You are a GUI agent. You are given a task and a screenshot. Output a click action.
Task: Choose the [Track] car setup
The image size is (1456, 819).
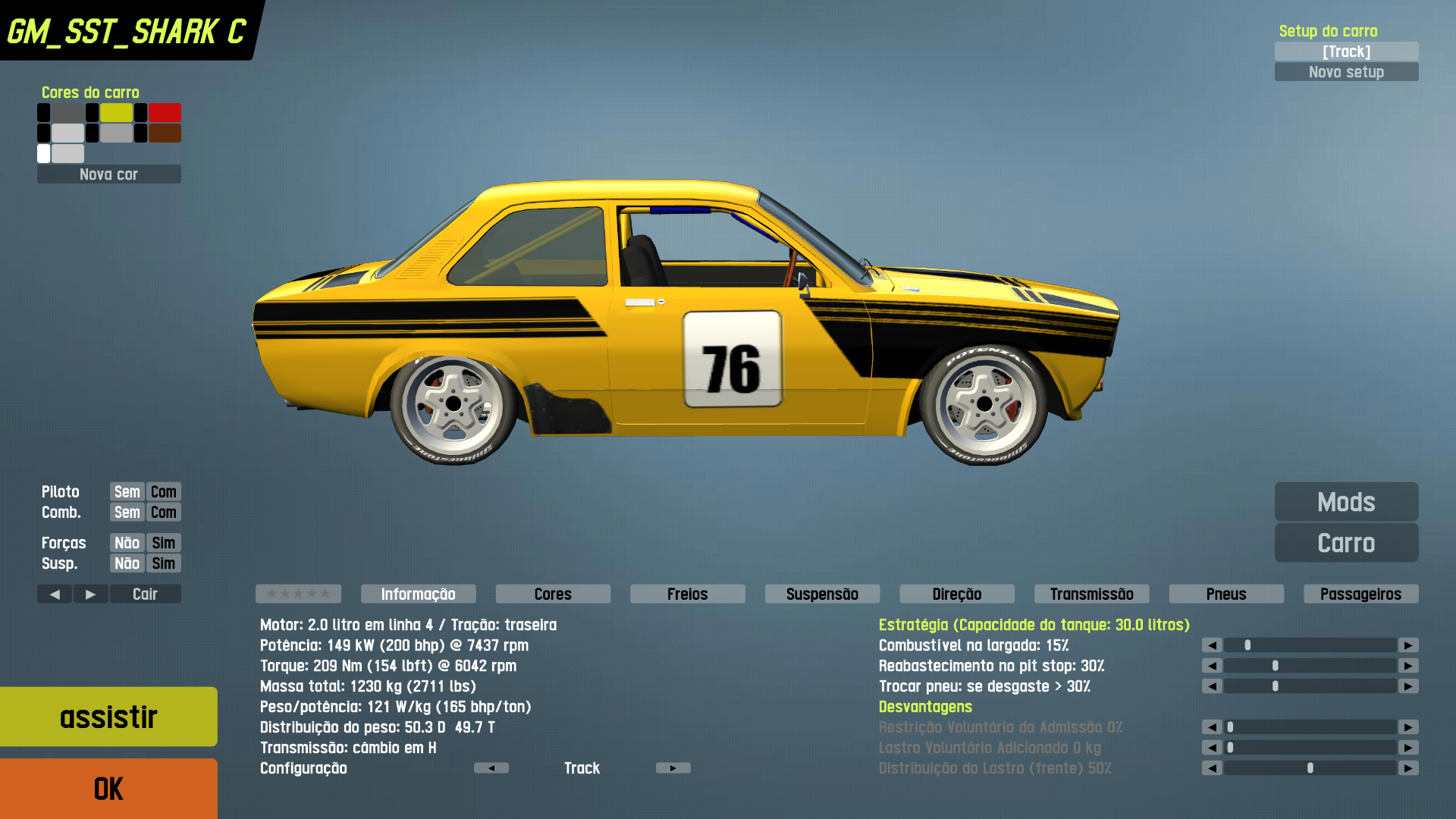click(1346, 52)
